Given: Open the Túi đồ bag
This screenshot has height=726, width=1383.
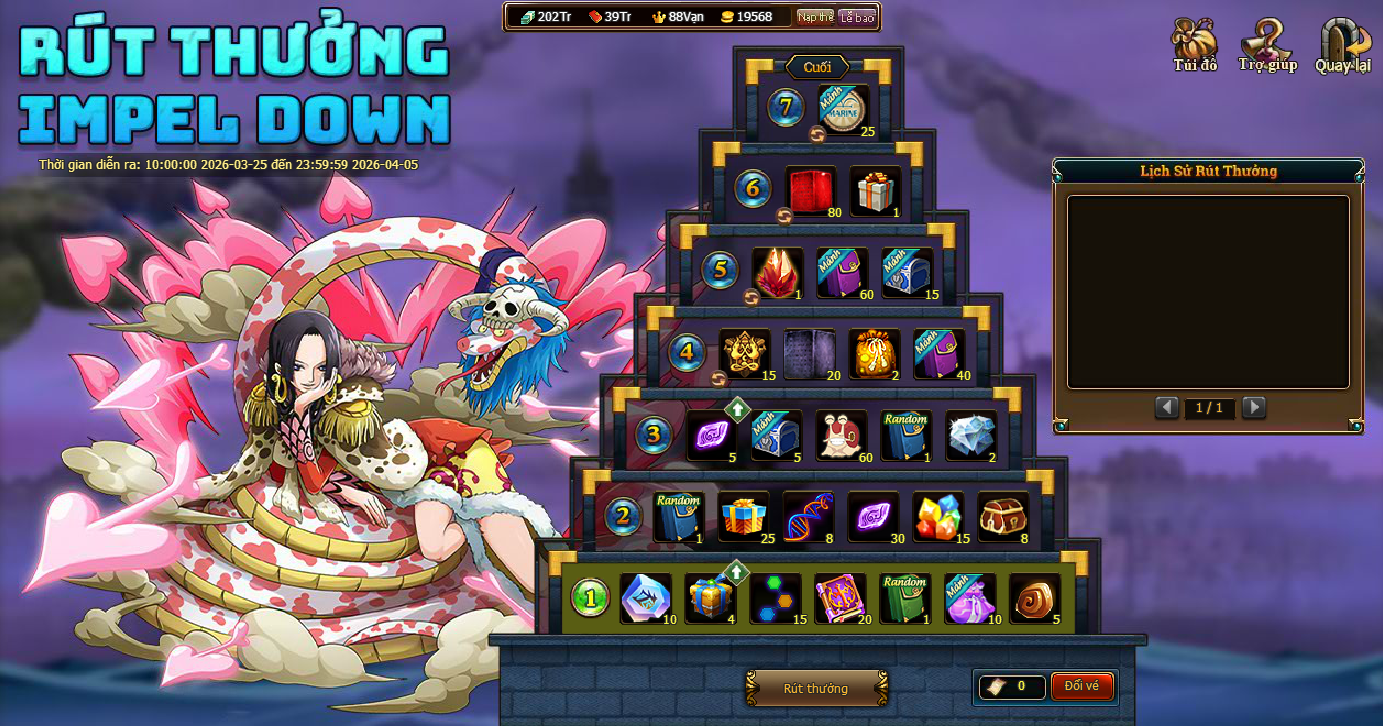Looking at the screenshot, I should click(1195, 45).
